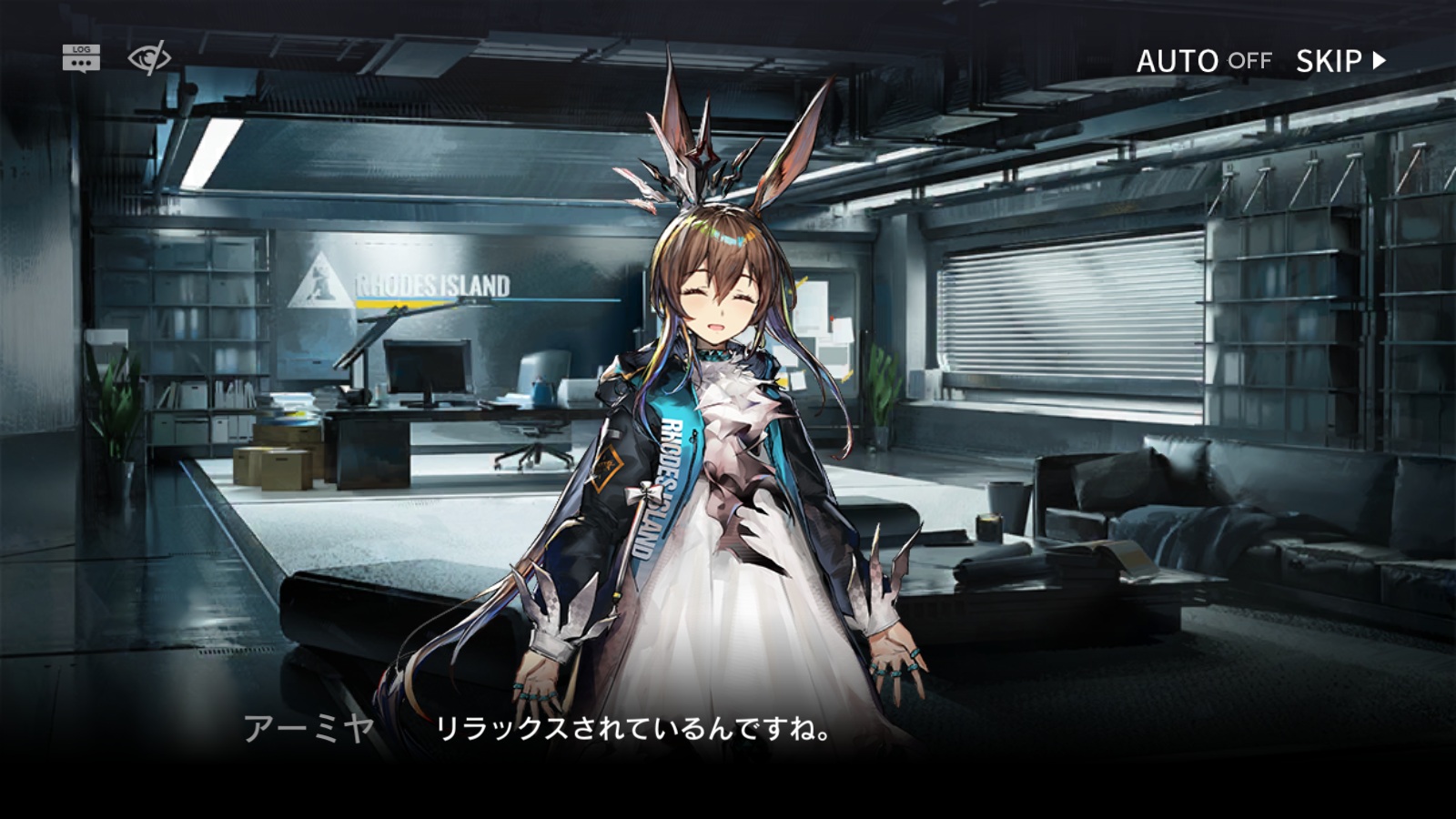This screenshot has height=819, width=1456.
Task: Toggle AUTO play mode on
Action: tap(1203, 61)
